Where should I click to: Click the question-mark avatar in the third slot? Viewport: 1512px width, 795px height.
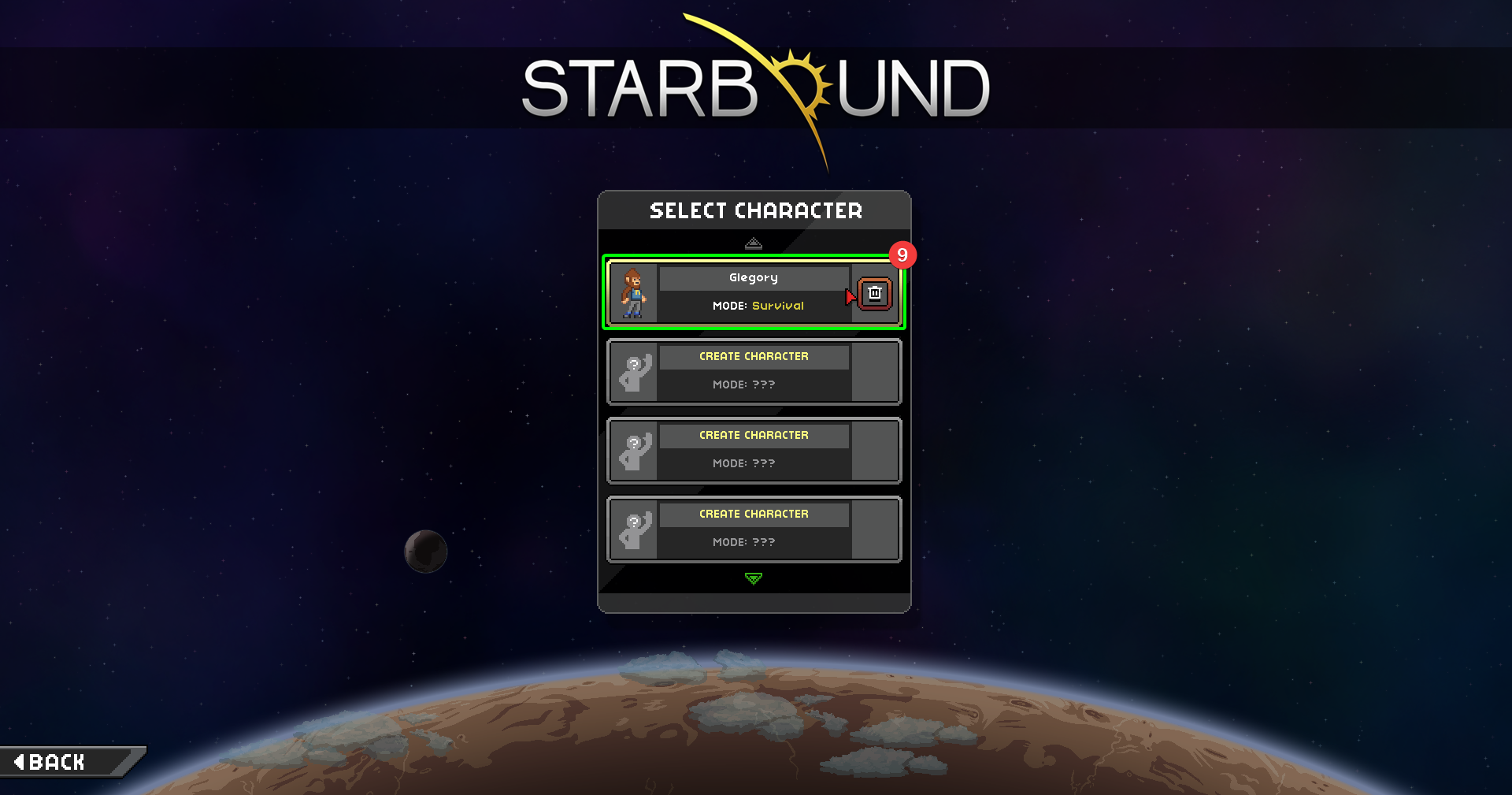[x=635, y=450]
